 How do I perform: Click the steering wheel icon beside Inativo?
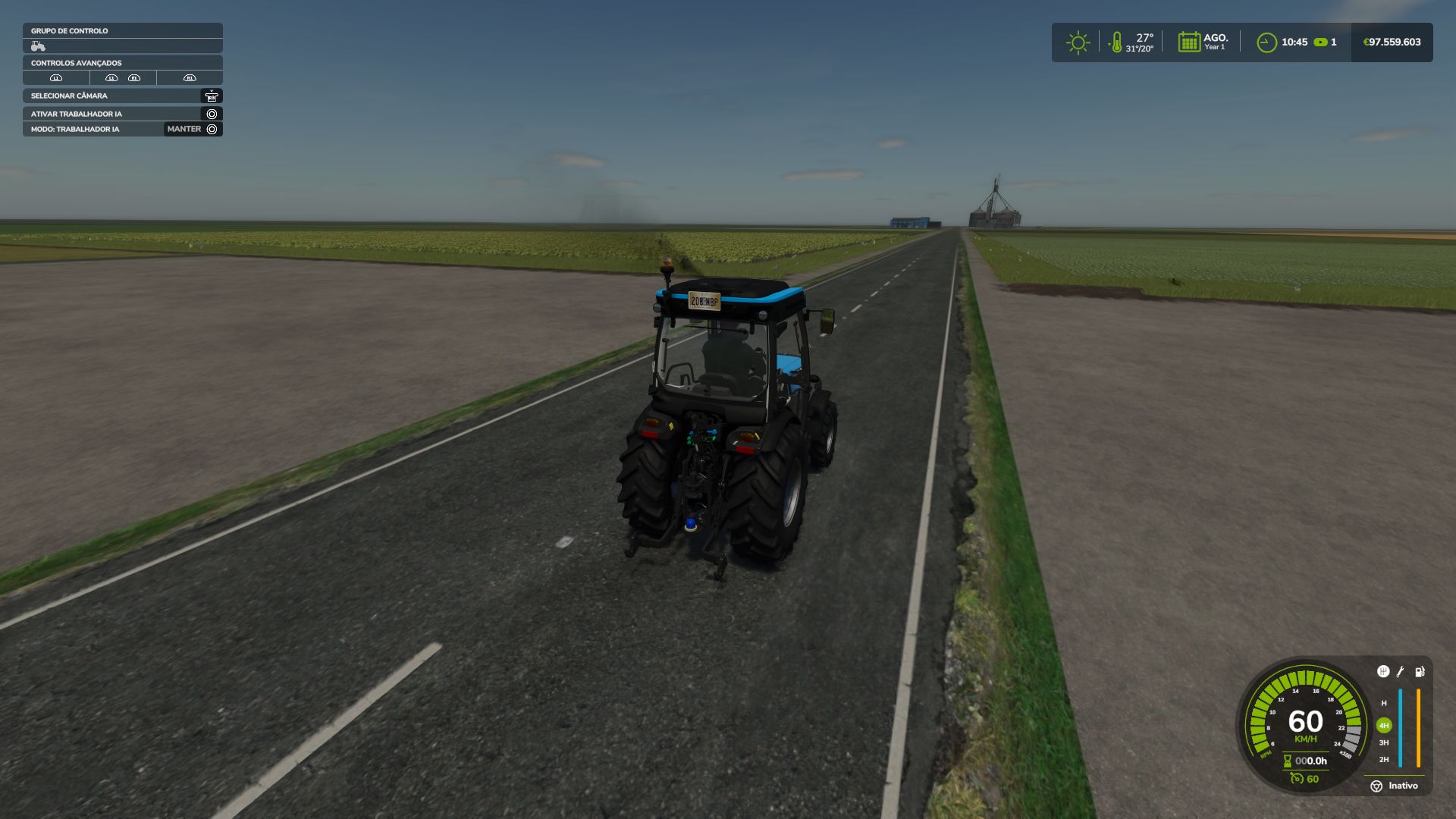pos(1376,786)
